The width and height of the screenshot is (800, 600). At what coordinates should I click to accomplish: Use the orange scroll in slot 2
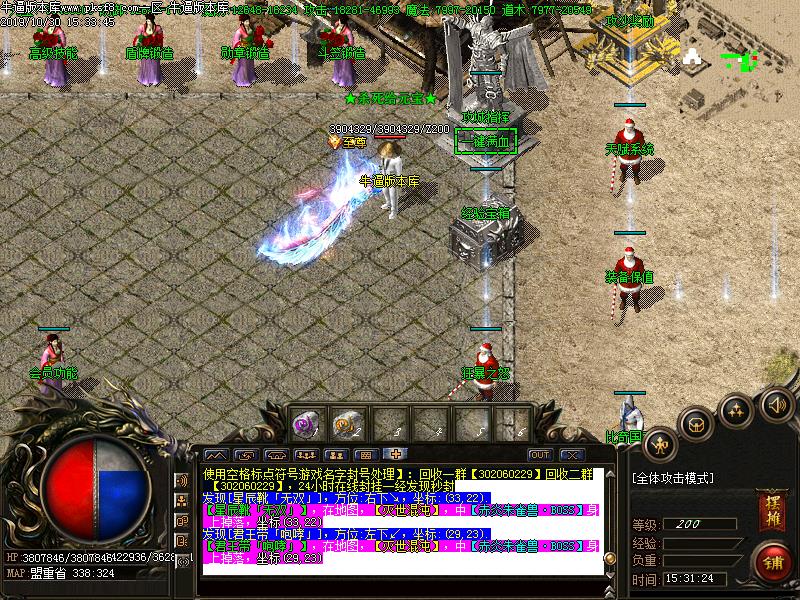click(x=345, y=425)
